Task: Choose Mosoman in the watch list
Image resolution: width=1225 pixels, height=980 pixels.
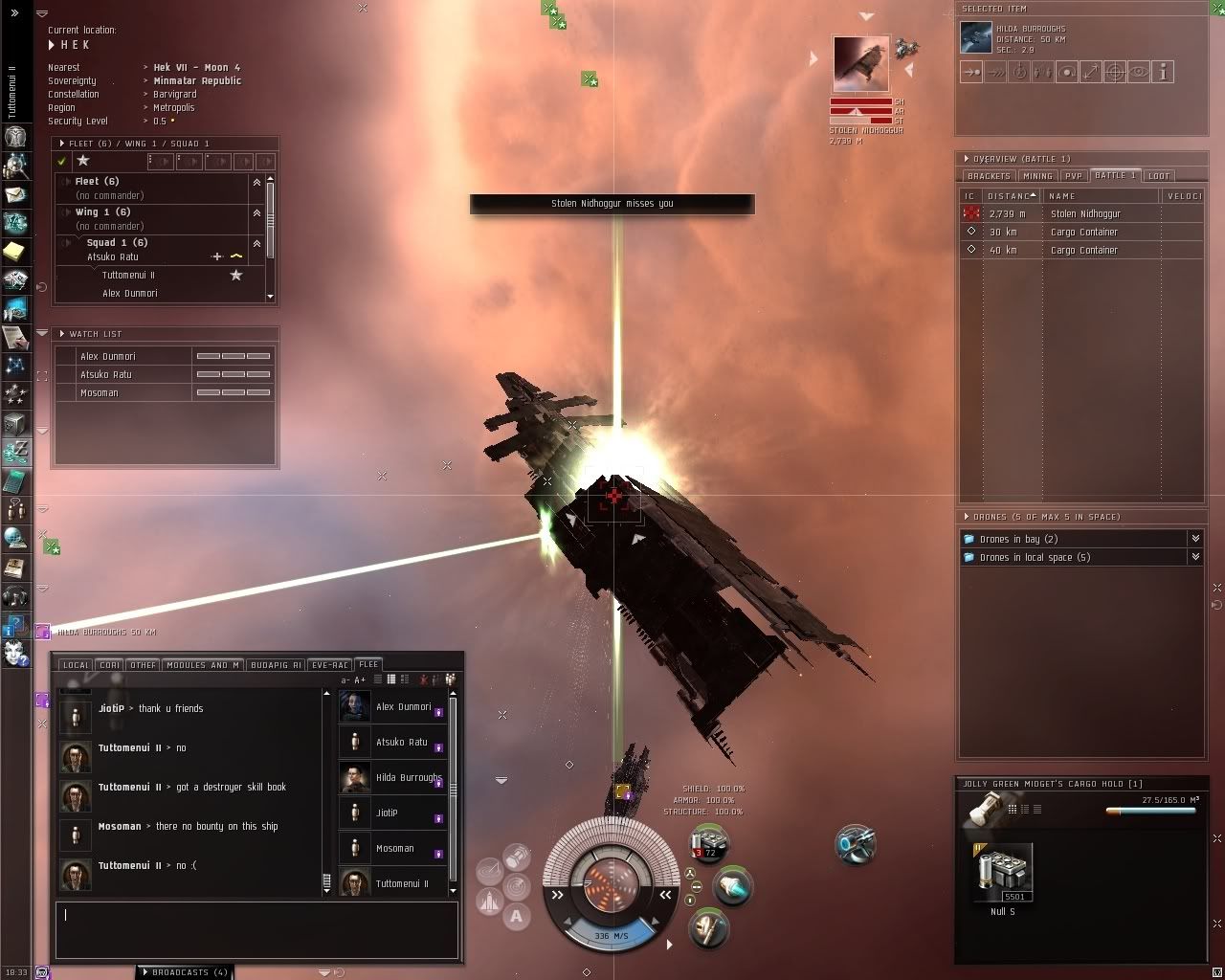Action: tap(100, 393)
